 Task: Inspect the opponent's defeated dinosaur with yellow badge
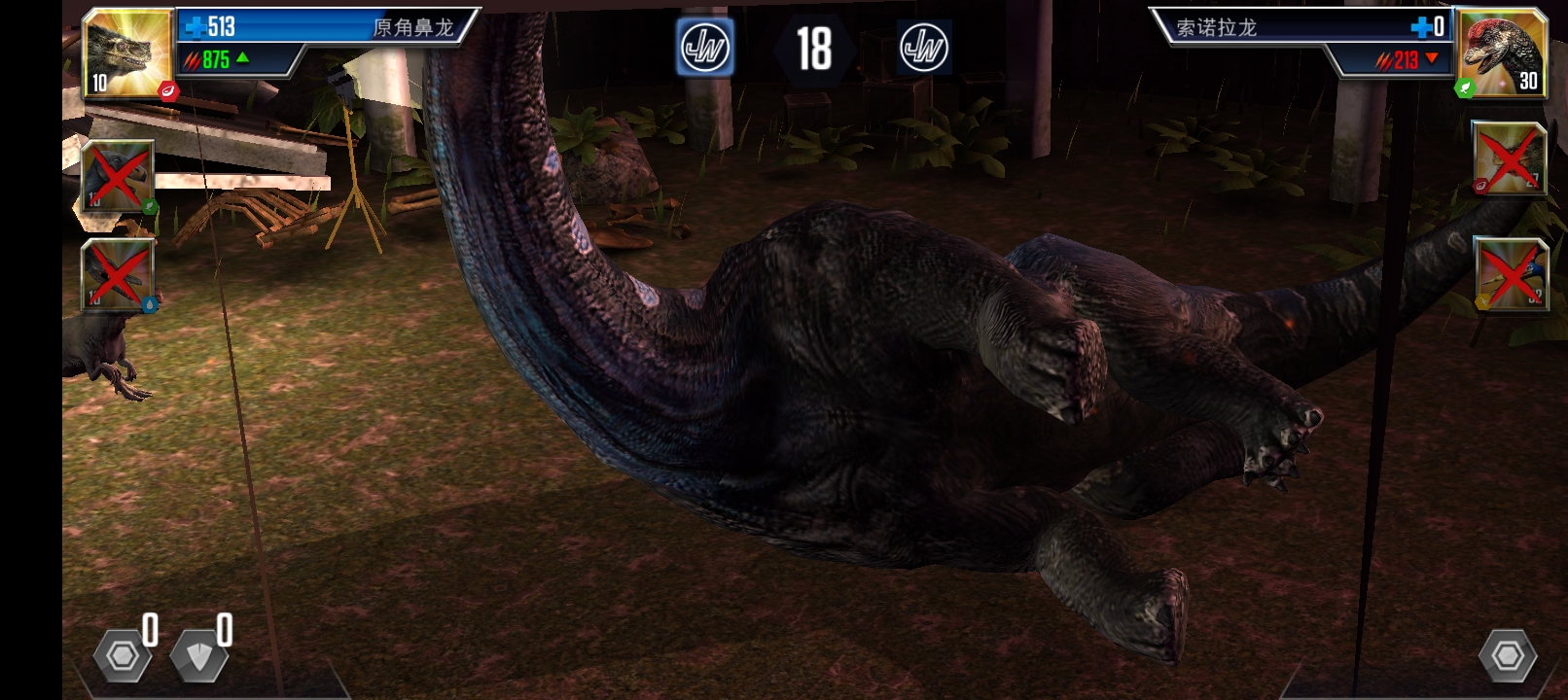1511,273
